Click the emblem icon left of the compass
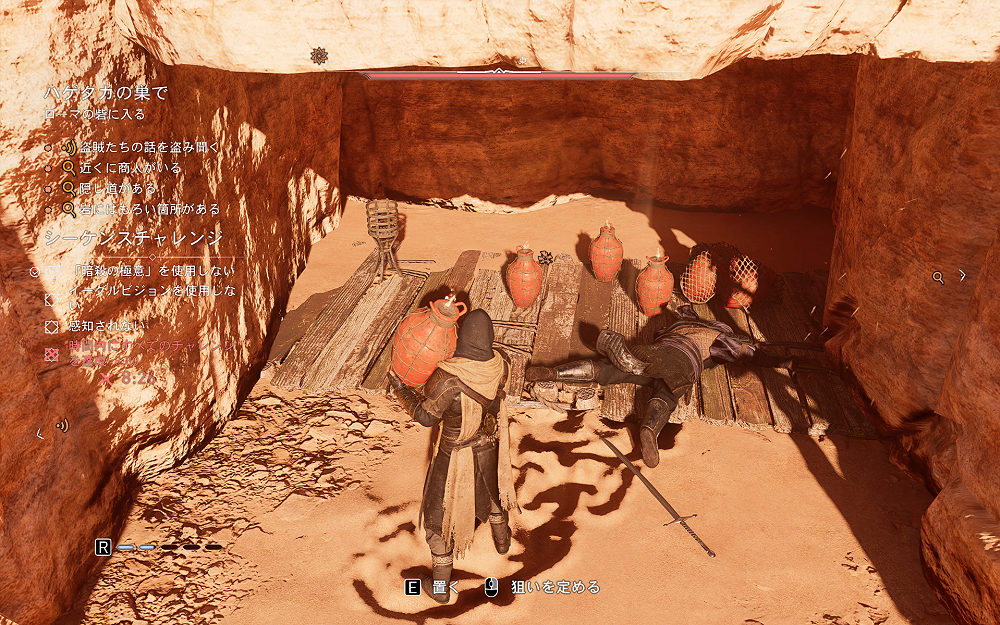The width and height of the screenshot is (1000, 625). tap(319, 56)
